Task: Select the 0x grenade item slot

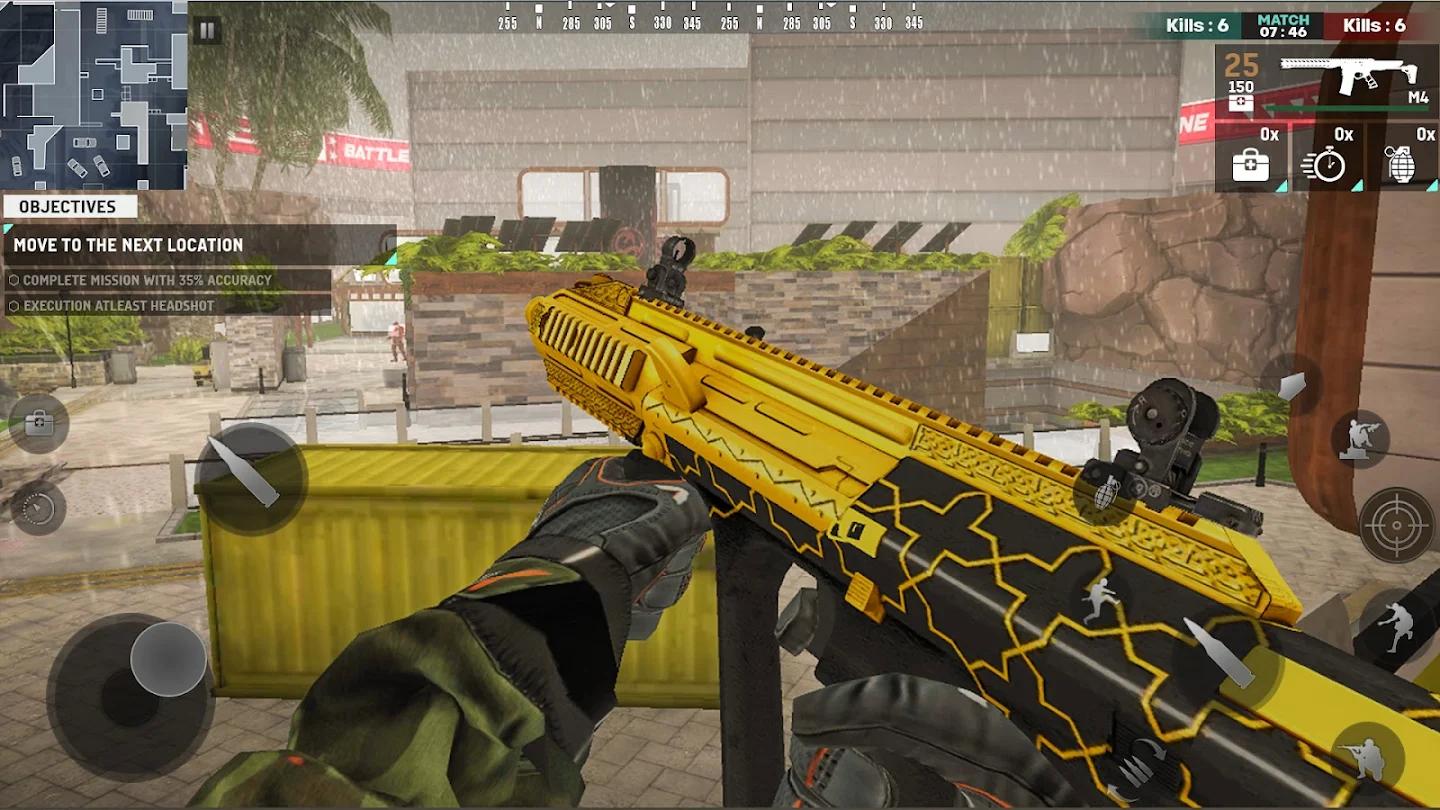Action: click(1402, 158)
